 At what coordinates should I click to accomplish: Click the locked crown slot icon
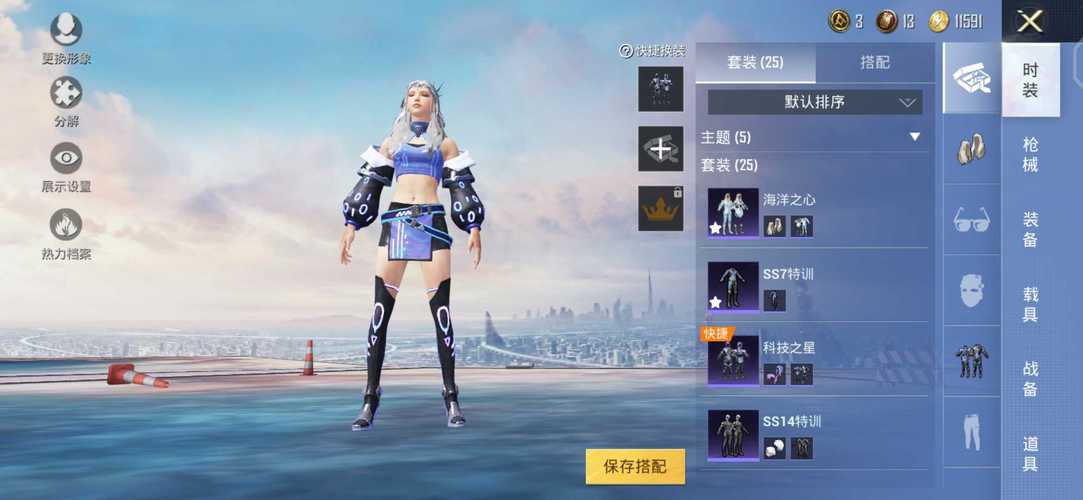coord(660,208)
